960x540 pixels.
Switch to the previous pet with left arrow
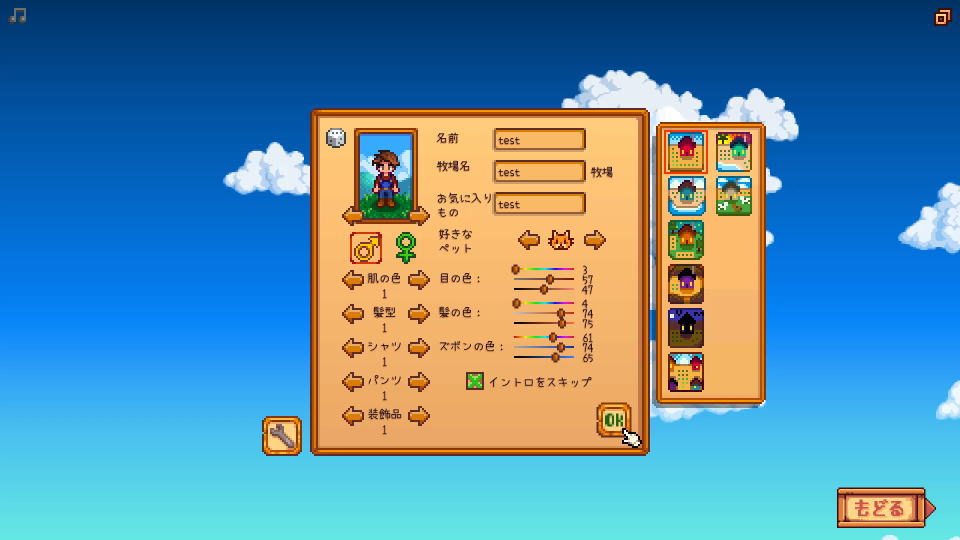pos(529,240)
